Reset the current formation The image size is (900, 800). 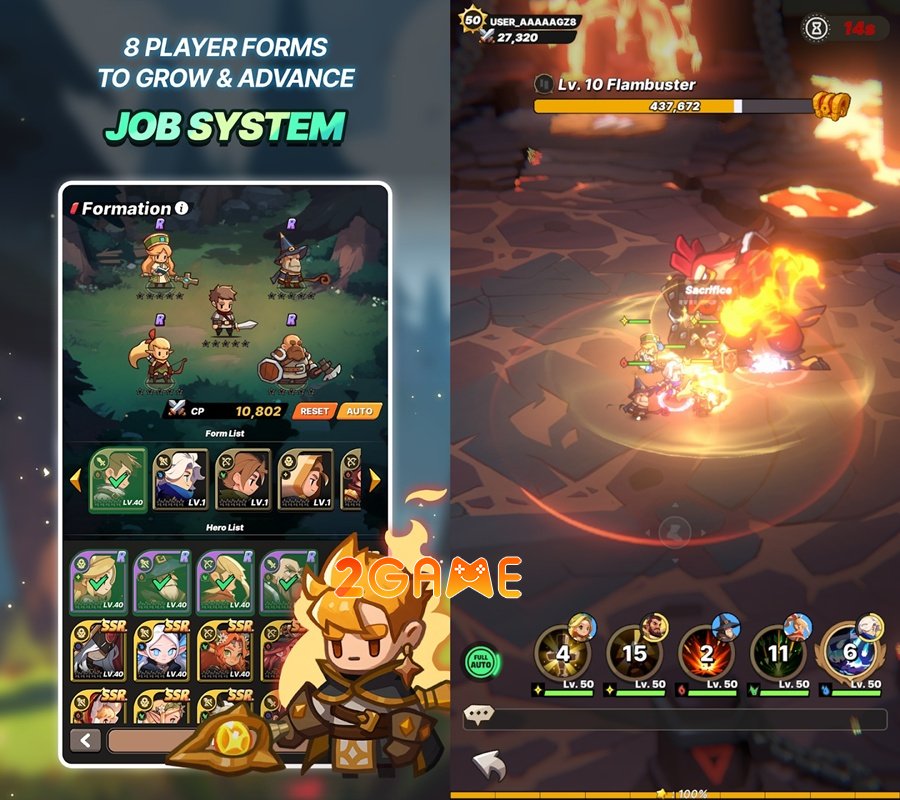coord(314,411)
